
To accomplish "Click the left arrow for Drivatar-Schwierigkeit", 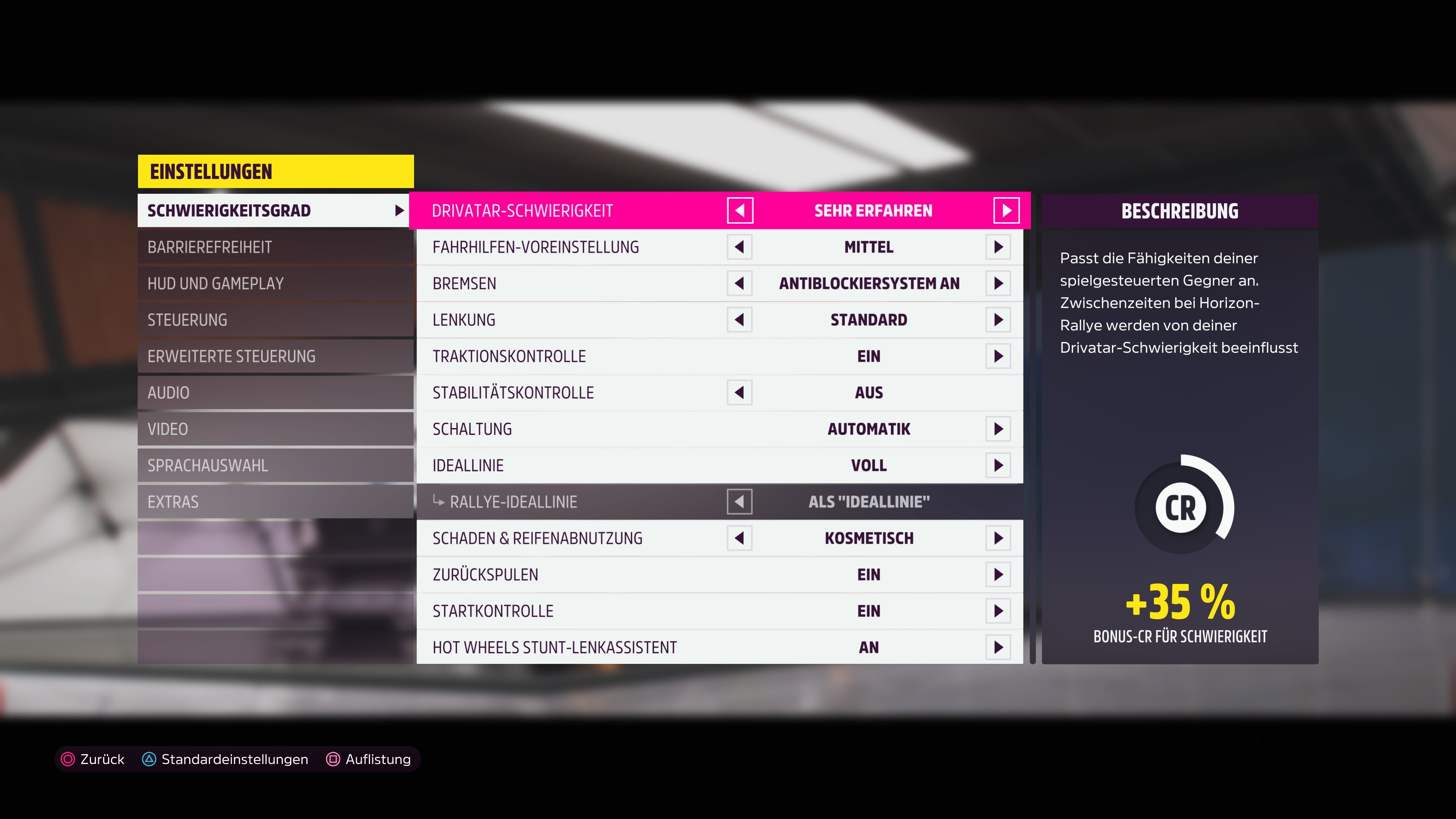I will tap(741, 210).
